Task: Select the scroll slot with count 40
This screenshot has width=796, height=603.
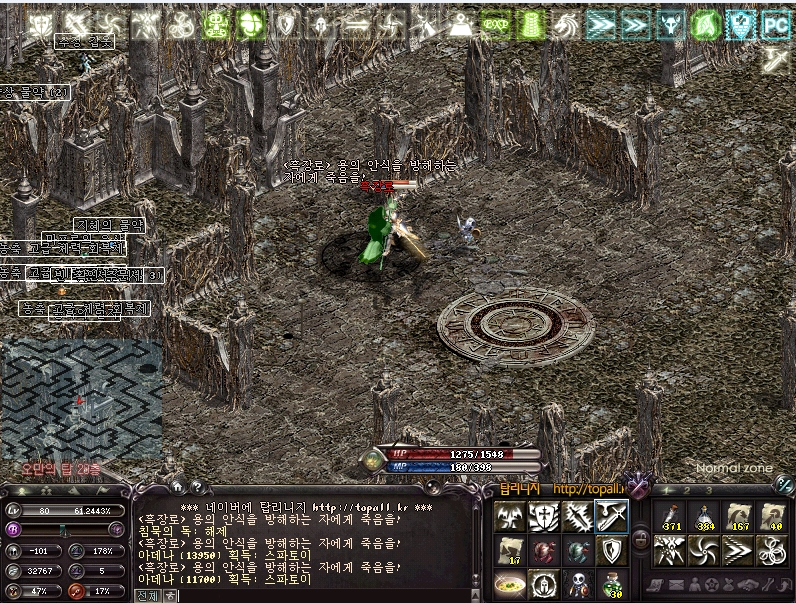Action: click(x=773, y=516)
